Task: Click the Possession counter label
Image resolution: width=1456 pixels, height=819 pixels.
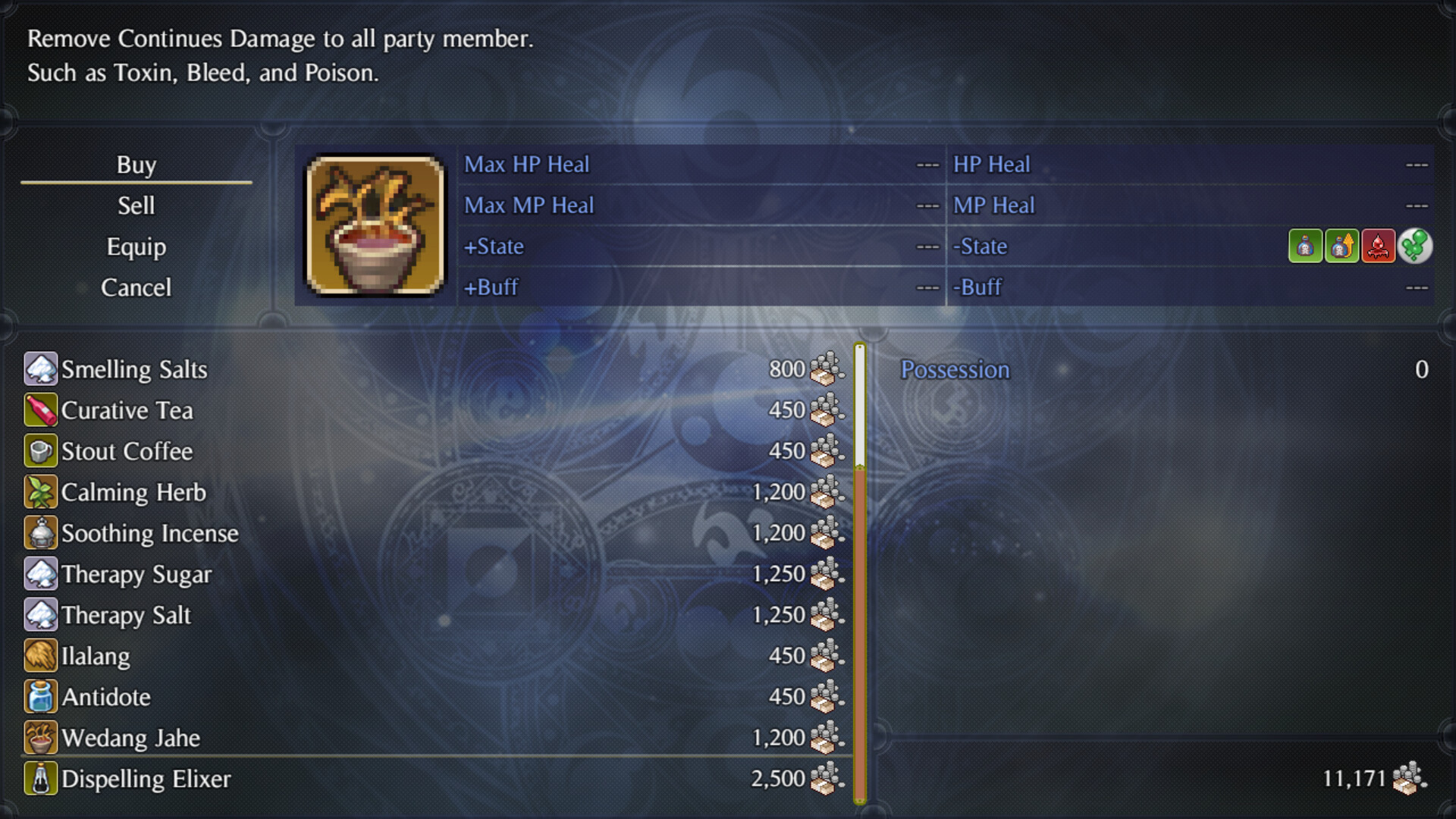Action: pyautogui.click(x=955, y=369)
